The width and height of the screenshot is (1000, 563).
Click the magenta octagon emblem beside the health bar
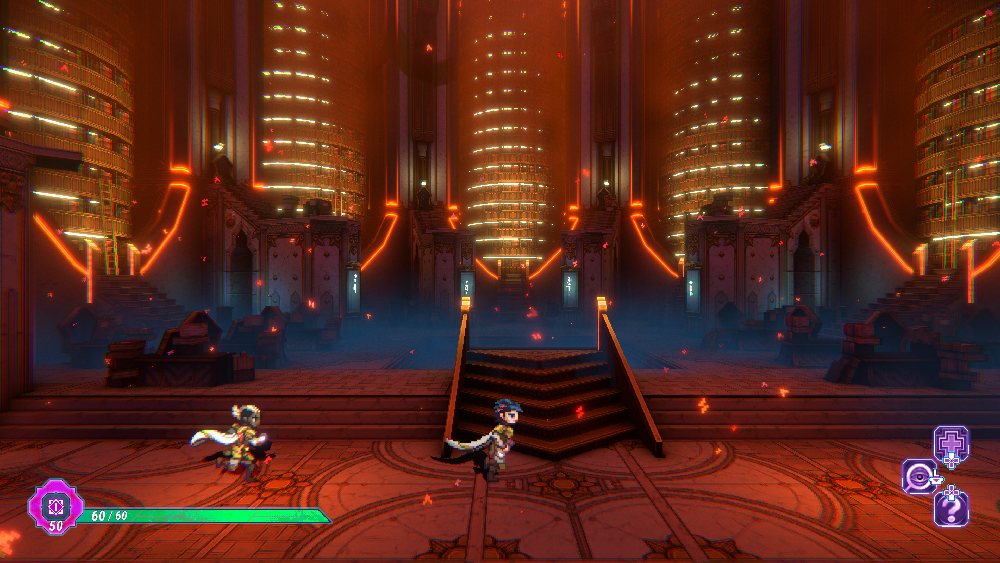click(56, 504)
